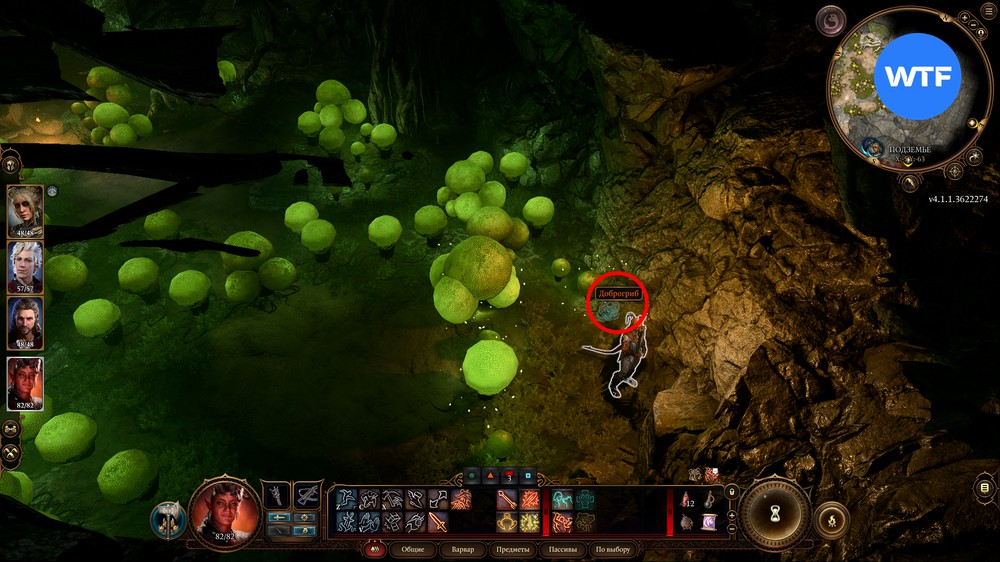This screenshot has height=562, width=1000.
Task: Click the end turn hourglass button
Action: (x=775, y=513)
